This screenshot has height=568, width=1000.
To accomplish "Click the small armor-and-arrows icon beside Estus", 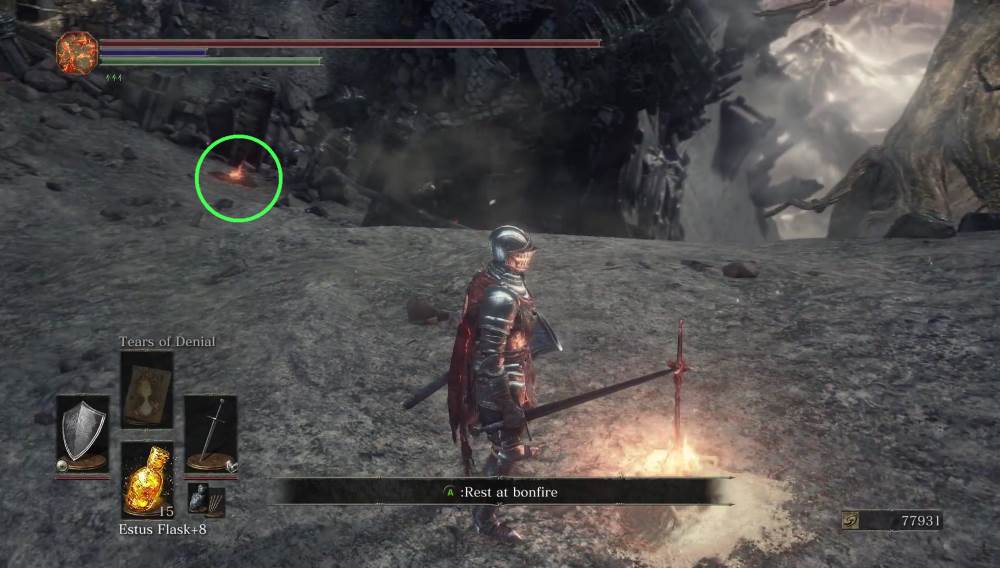I will [207, 500].
